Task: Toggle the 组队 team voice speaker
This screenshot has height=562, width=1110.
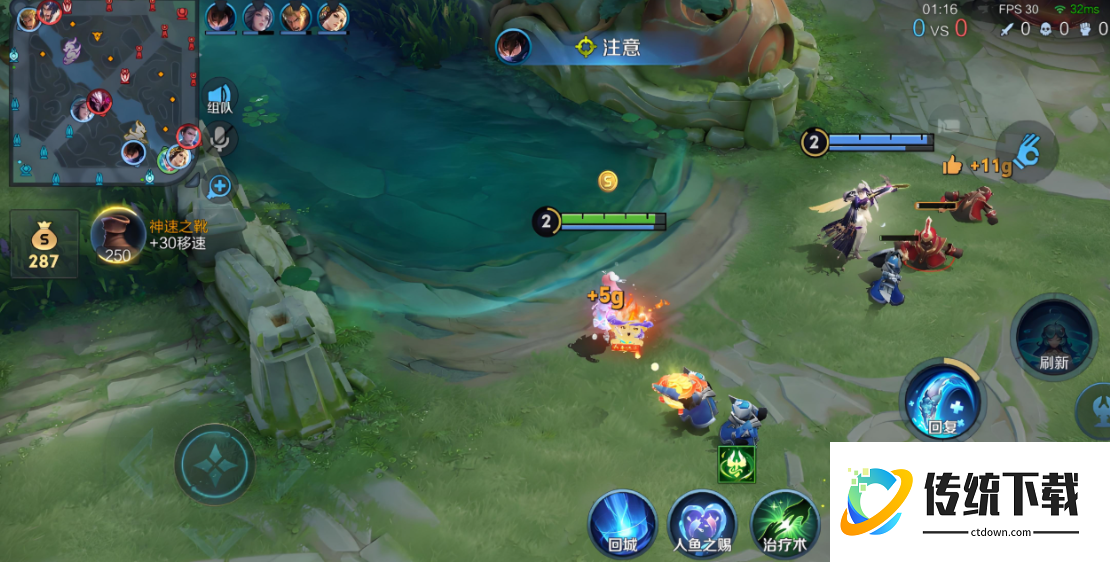Action: 220,98
